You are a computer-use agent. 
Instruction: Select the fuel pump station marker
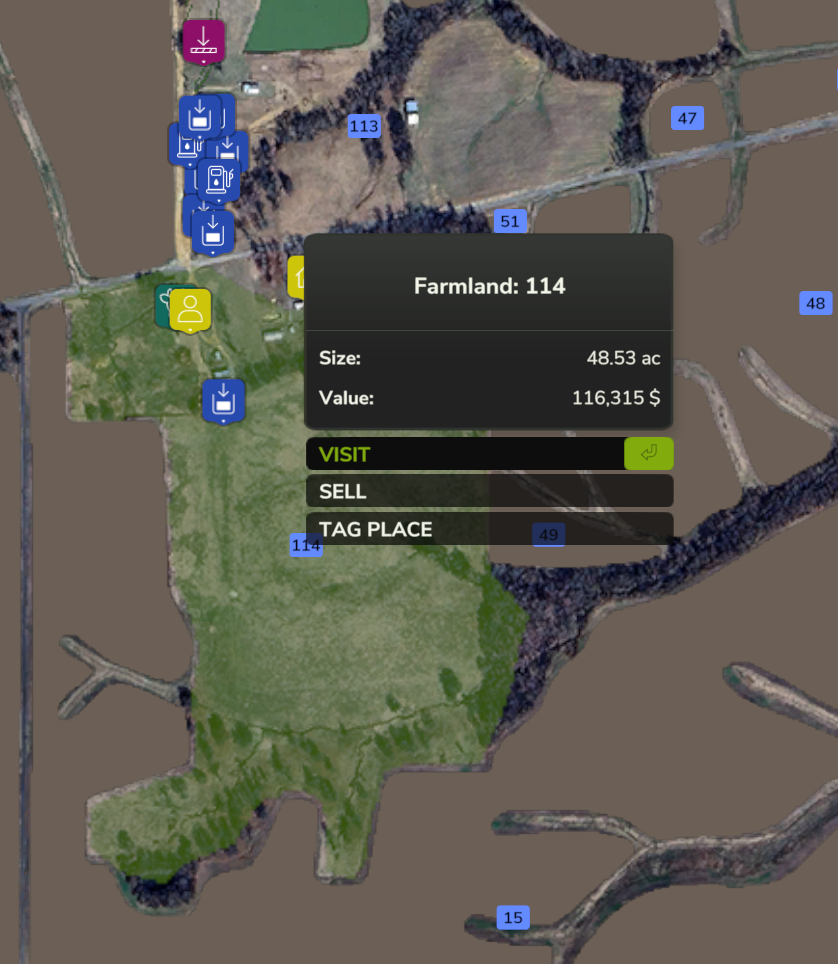coord(218,180)
